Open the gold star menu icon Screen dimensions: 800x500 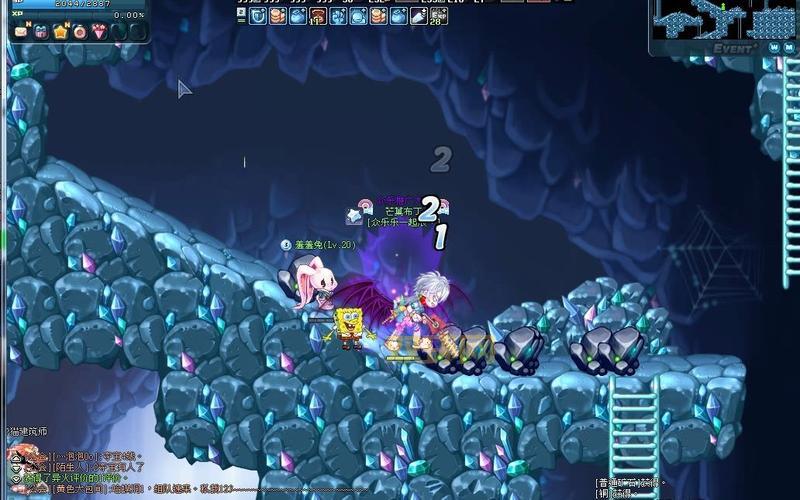point(60,32)
